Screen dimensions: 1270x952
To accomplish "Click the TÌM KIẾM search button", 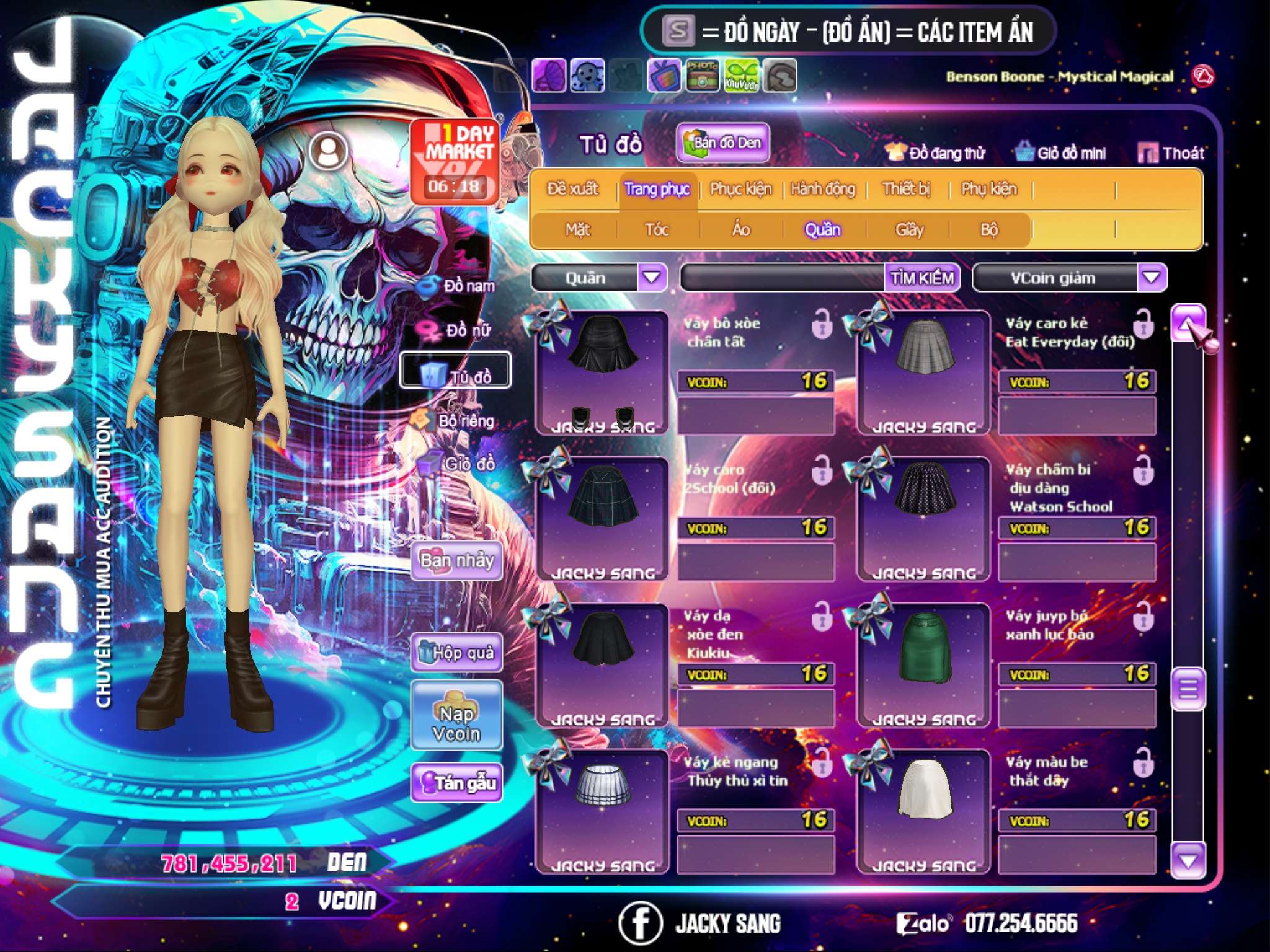I will pyautogui.click(x=921, y=278).
